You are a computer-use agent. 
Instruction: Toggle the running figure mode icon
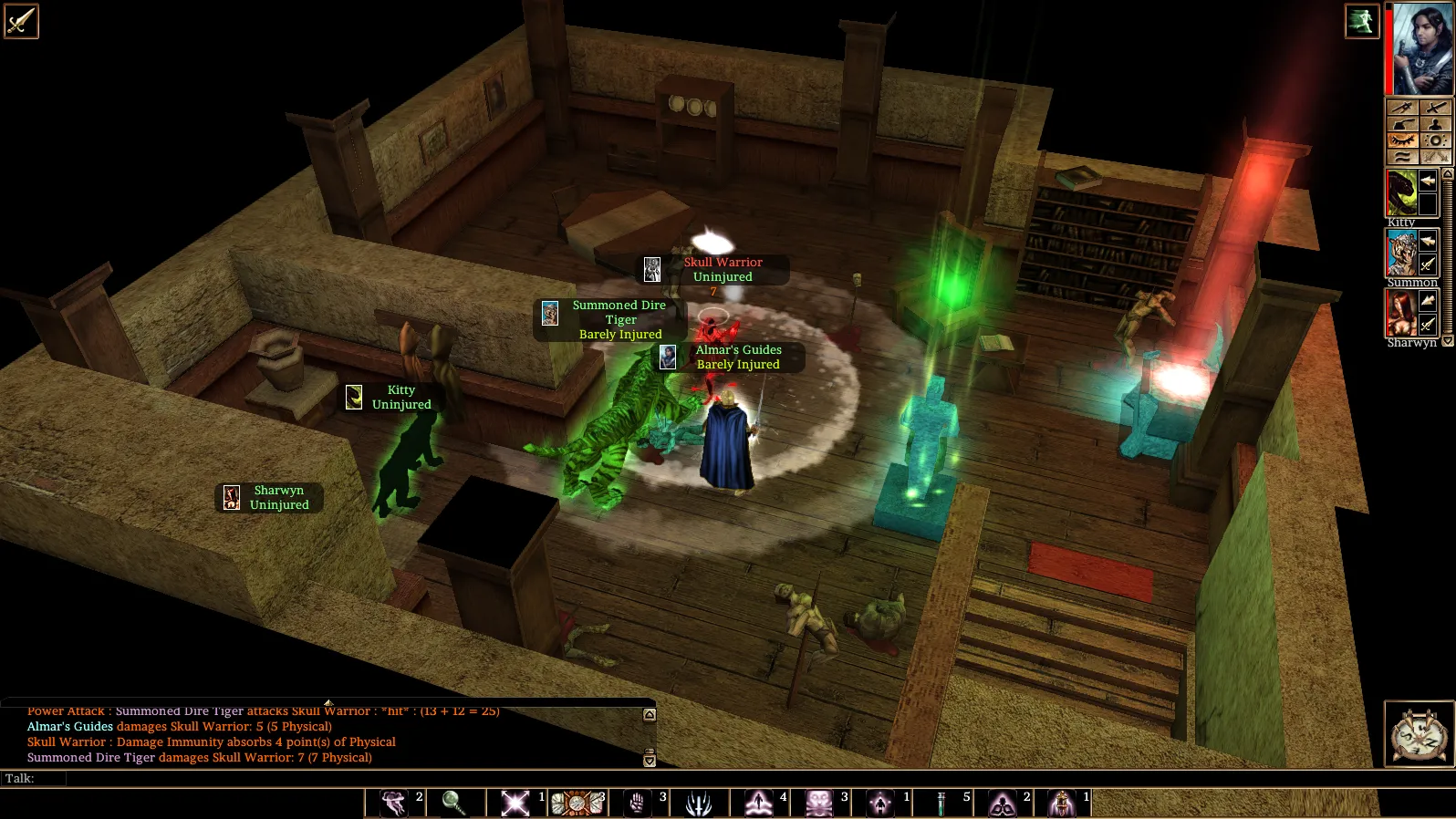point(1361,21)
